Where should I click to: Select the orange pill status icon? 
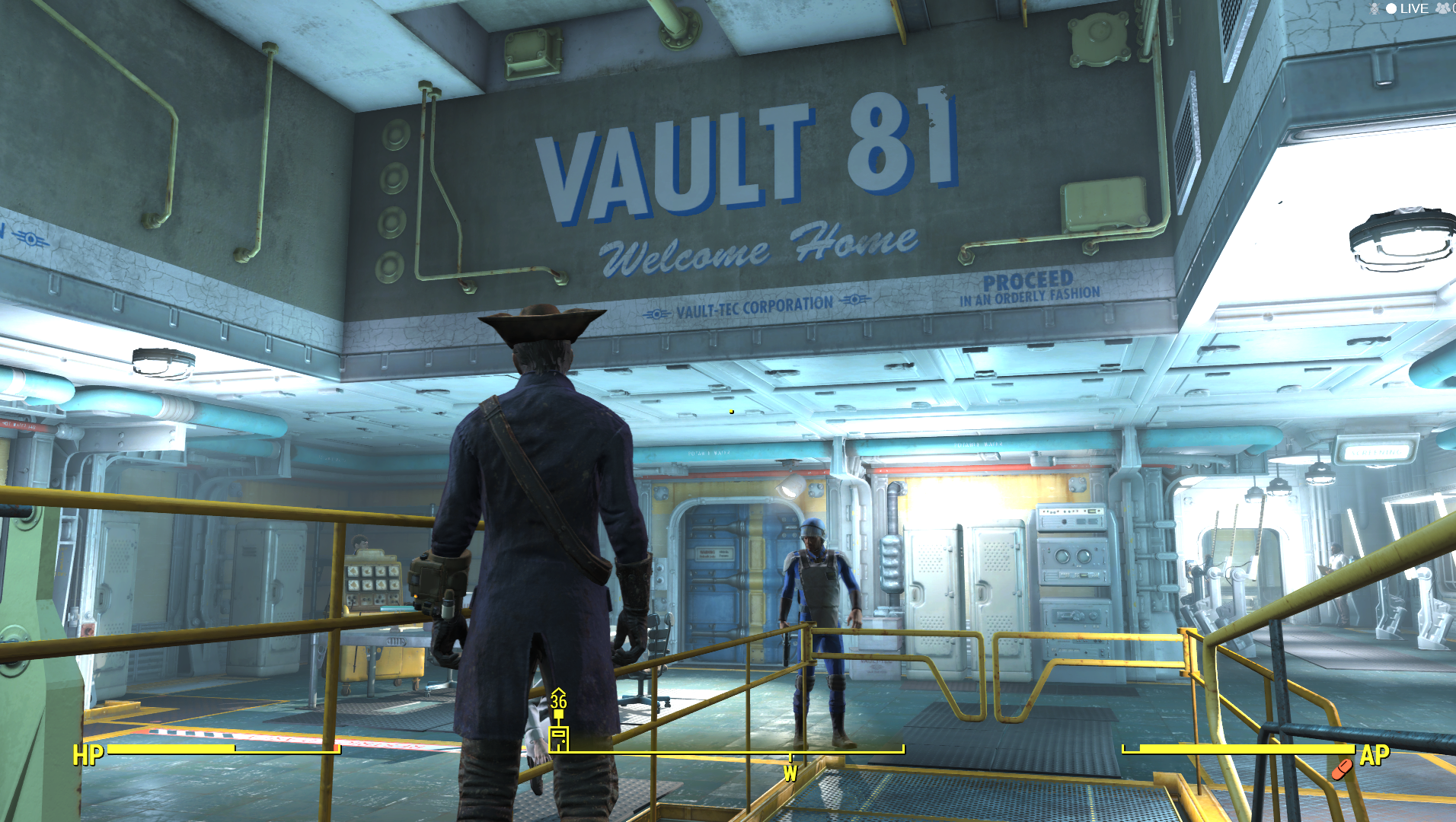(1342, 769)
